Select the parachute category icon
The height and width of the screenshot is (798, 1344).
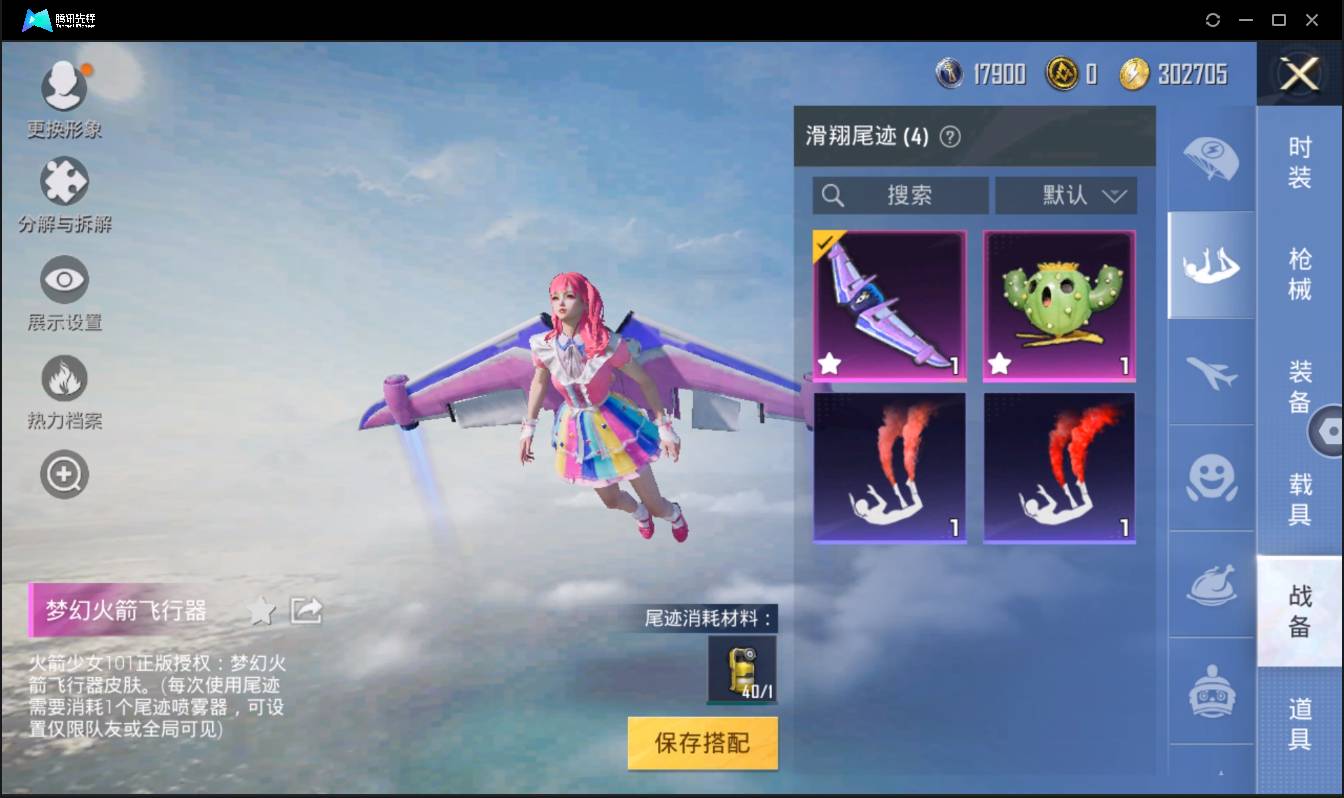pos(1210,160)
